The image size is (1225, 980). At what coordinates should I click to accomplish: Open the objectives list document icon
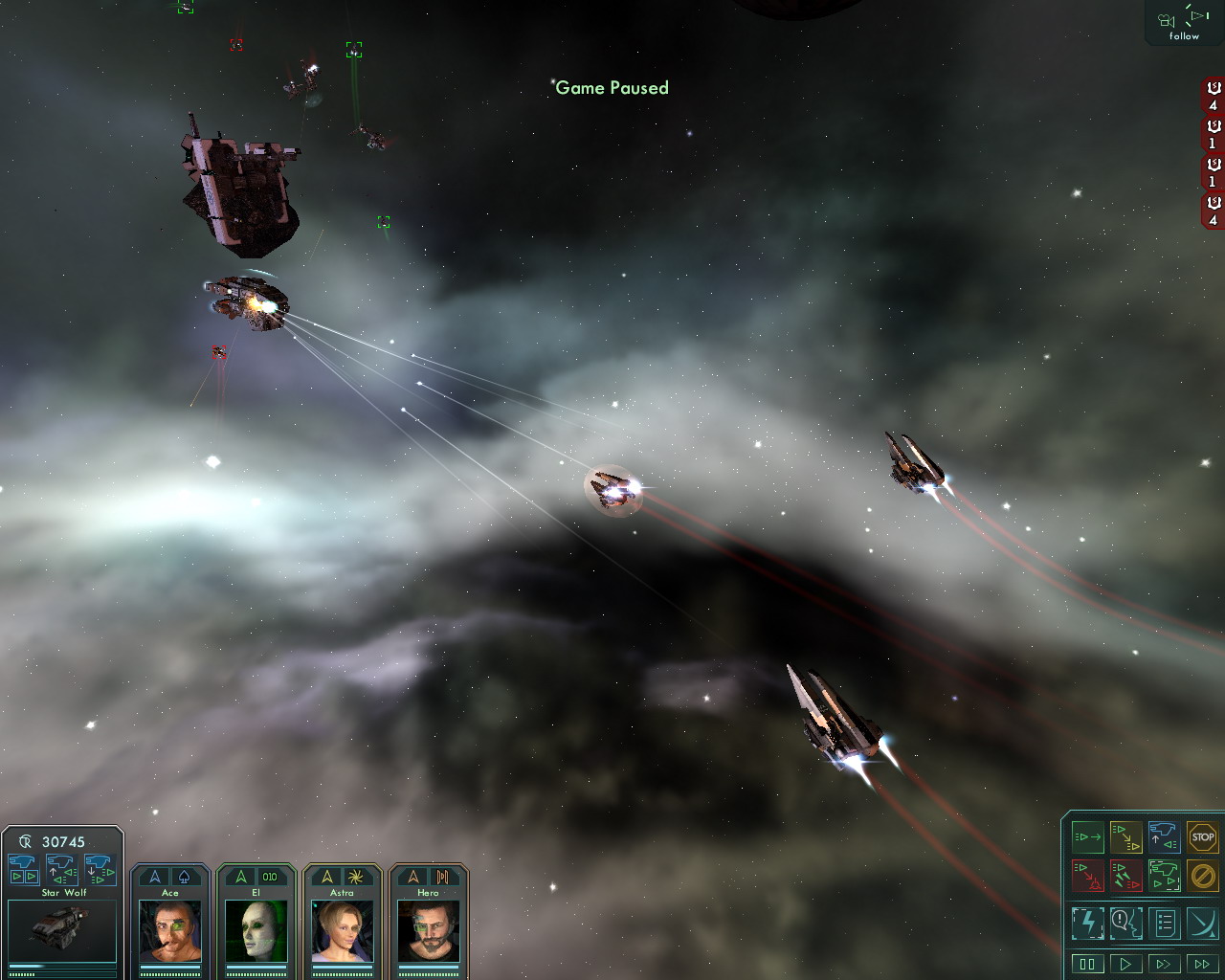pyautogui.click(x=1165, y=924)
